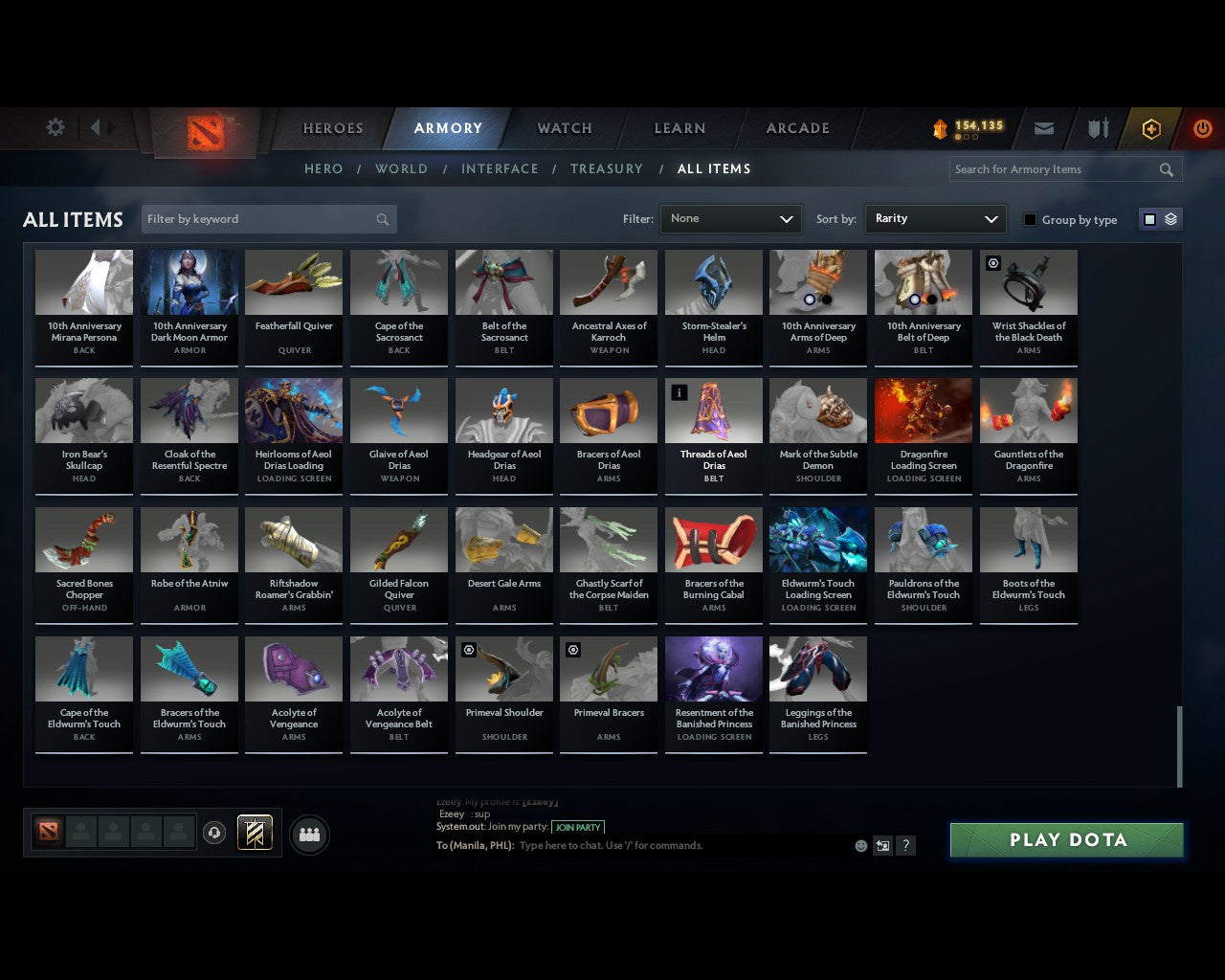Open the Sort by Rarity dropdown

coord(935,219)
